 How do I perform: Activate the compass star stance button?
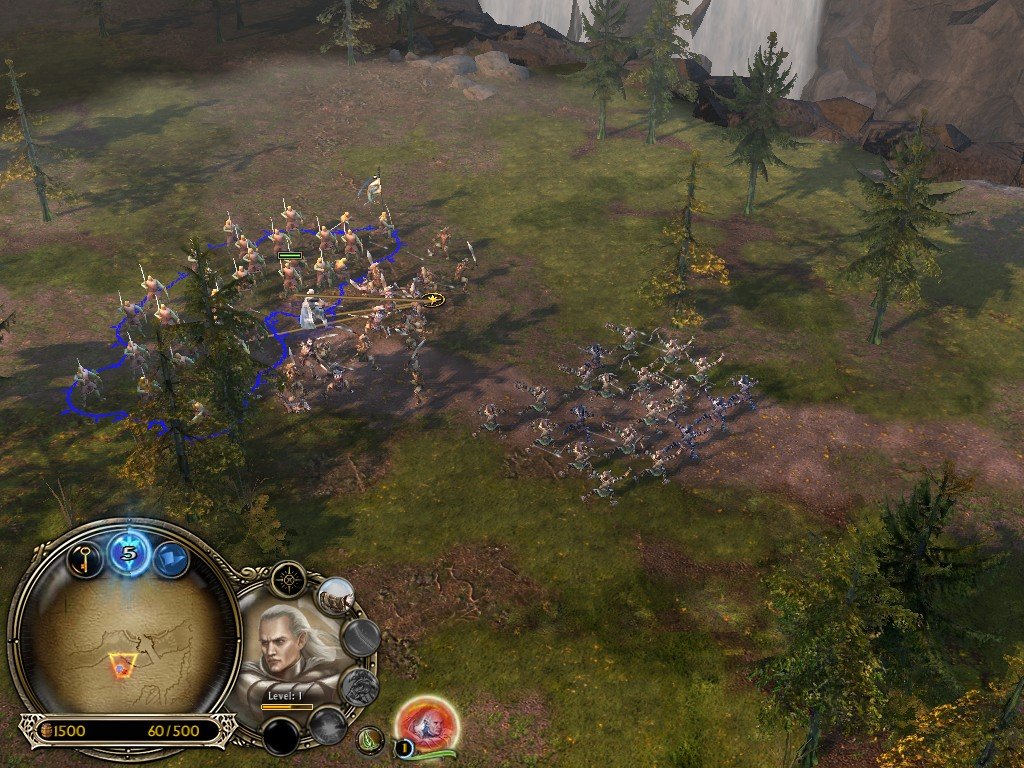pos(288,578)
